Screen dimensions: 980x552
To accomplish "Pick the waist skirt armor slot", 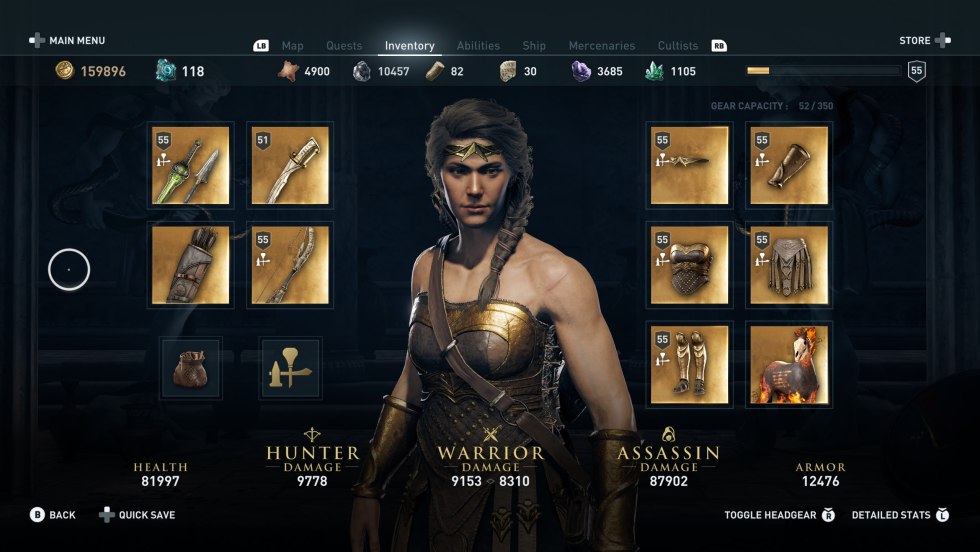I will tap(789, 265).
